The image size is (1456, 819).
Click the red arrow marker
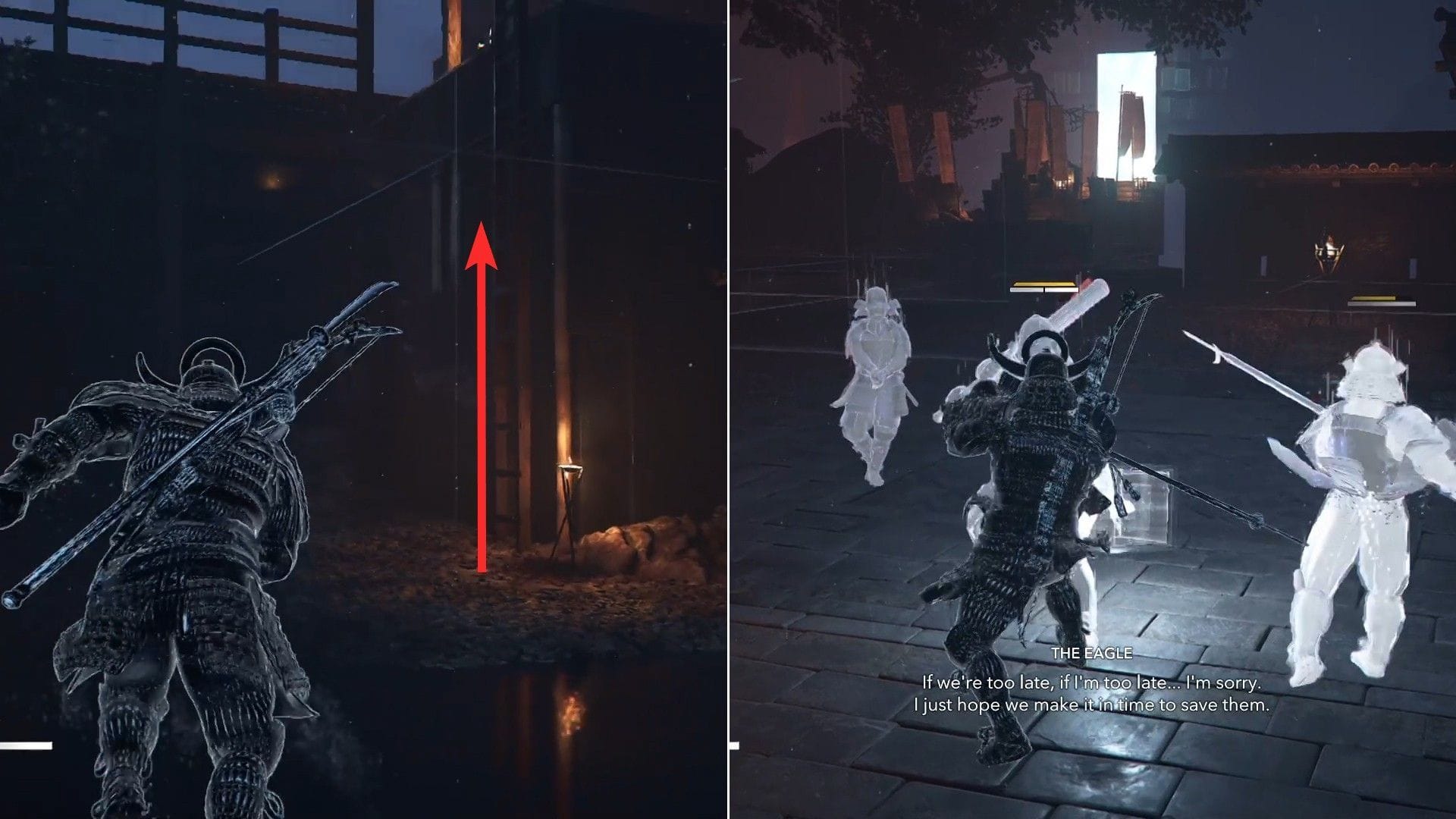(x=482, y=394)
